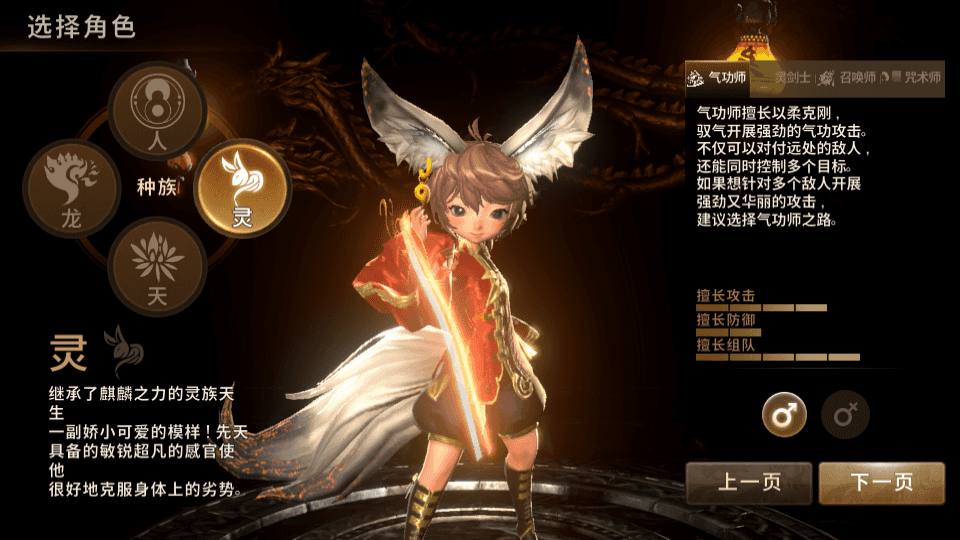Continue with the 下一页 button
This screenshot has width=960, height=540.
pos(881,483)
